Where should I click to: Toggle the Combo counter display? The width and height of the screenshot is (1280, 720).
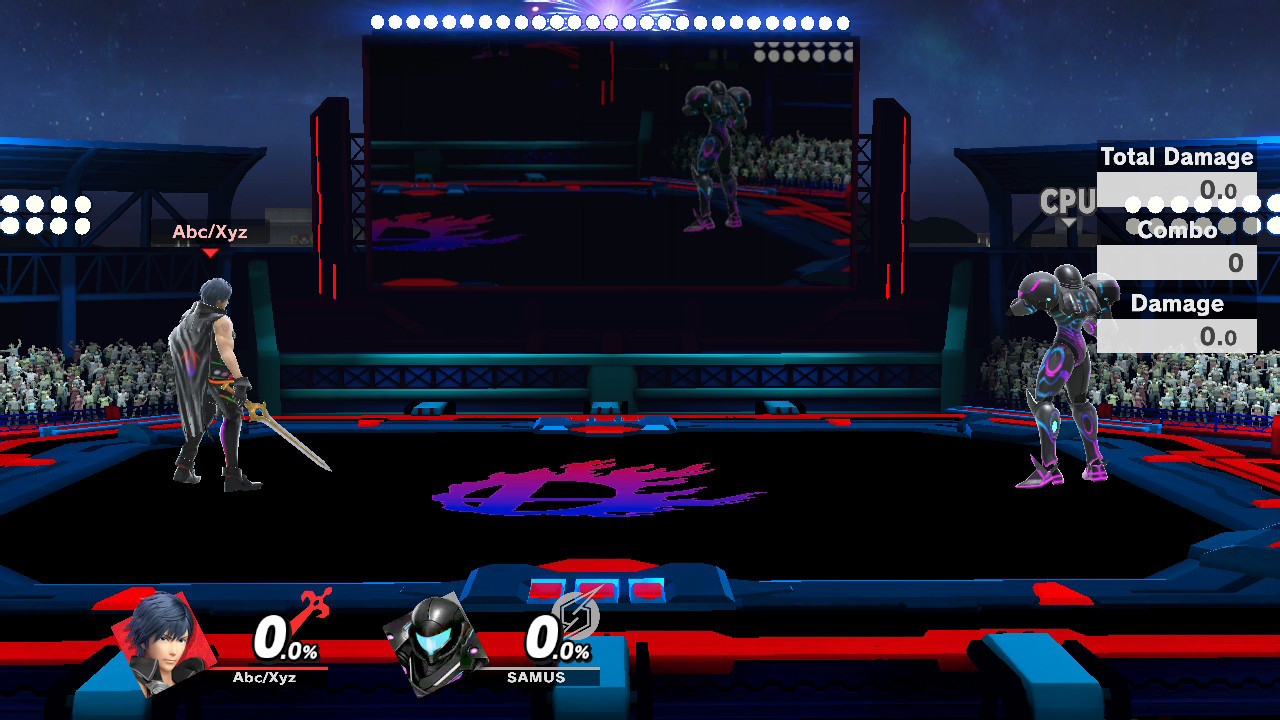click(x=1178, y=231)
